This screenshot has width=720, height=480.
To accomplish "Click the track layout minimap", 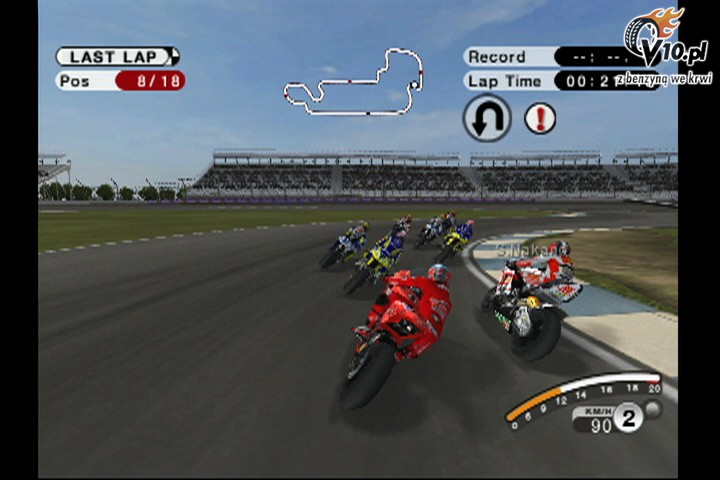I will [x=353, y=80].
